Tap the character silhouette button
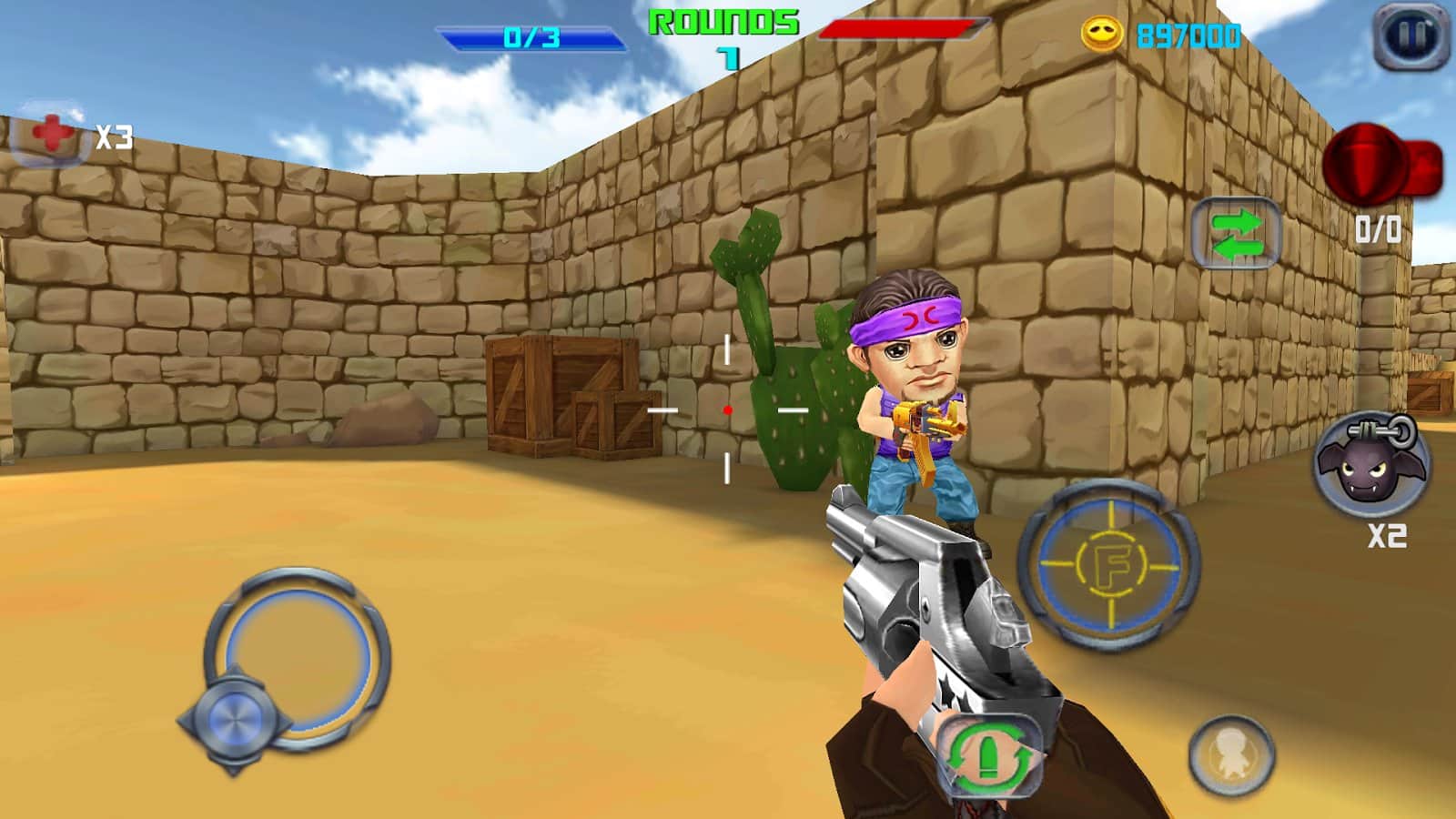Viewport: 1456px width, 819px height. (x=1230, y=755)
